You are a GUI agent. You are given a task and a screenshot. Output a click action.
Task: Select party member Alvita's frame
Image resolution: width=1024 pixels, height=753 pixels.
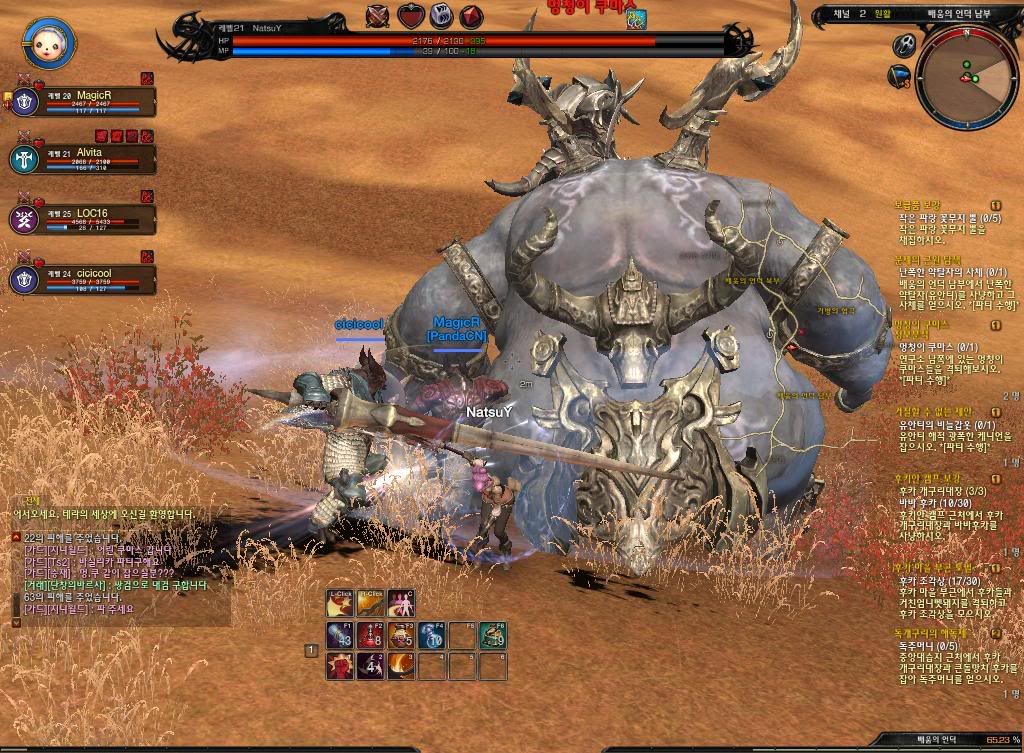pos(84,158)
